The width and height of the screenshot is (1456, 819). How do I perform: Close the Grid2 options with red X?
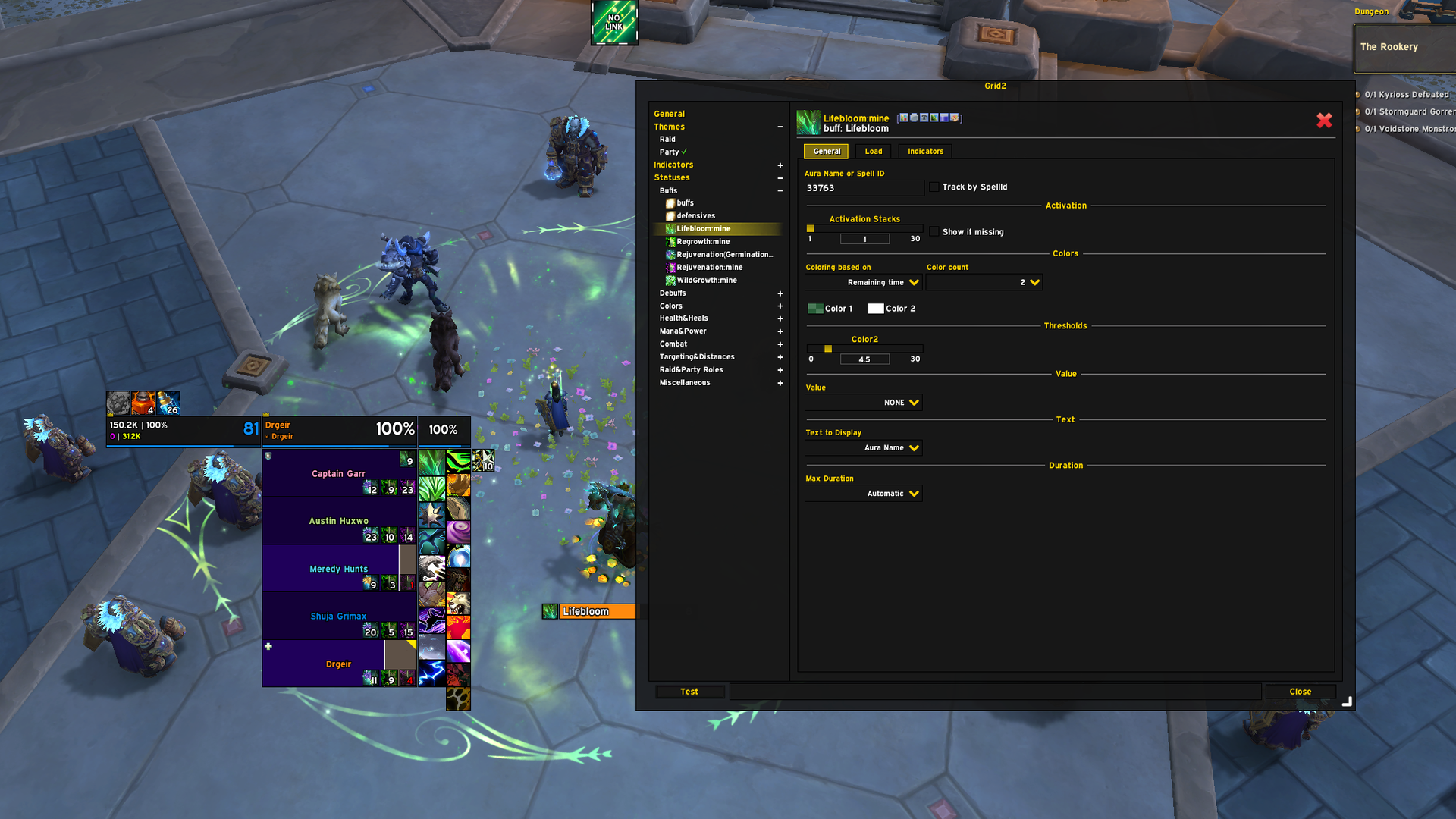point(1324,121)
